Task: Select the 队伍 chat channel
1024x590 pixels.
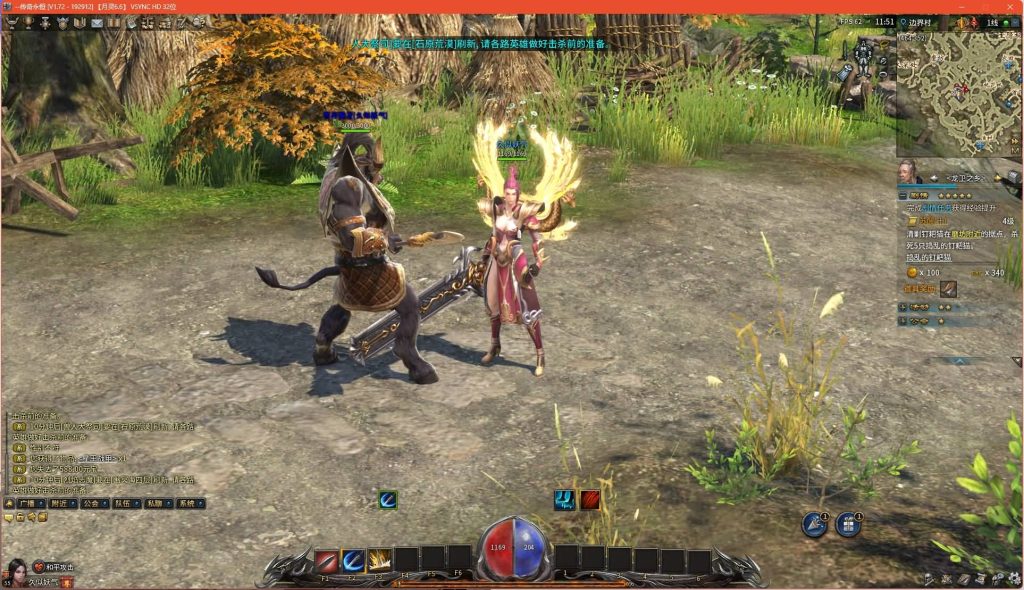Action: tap(126, 504)
